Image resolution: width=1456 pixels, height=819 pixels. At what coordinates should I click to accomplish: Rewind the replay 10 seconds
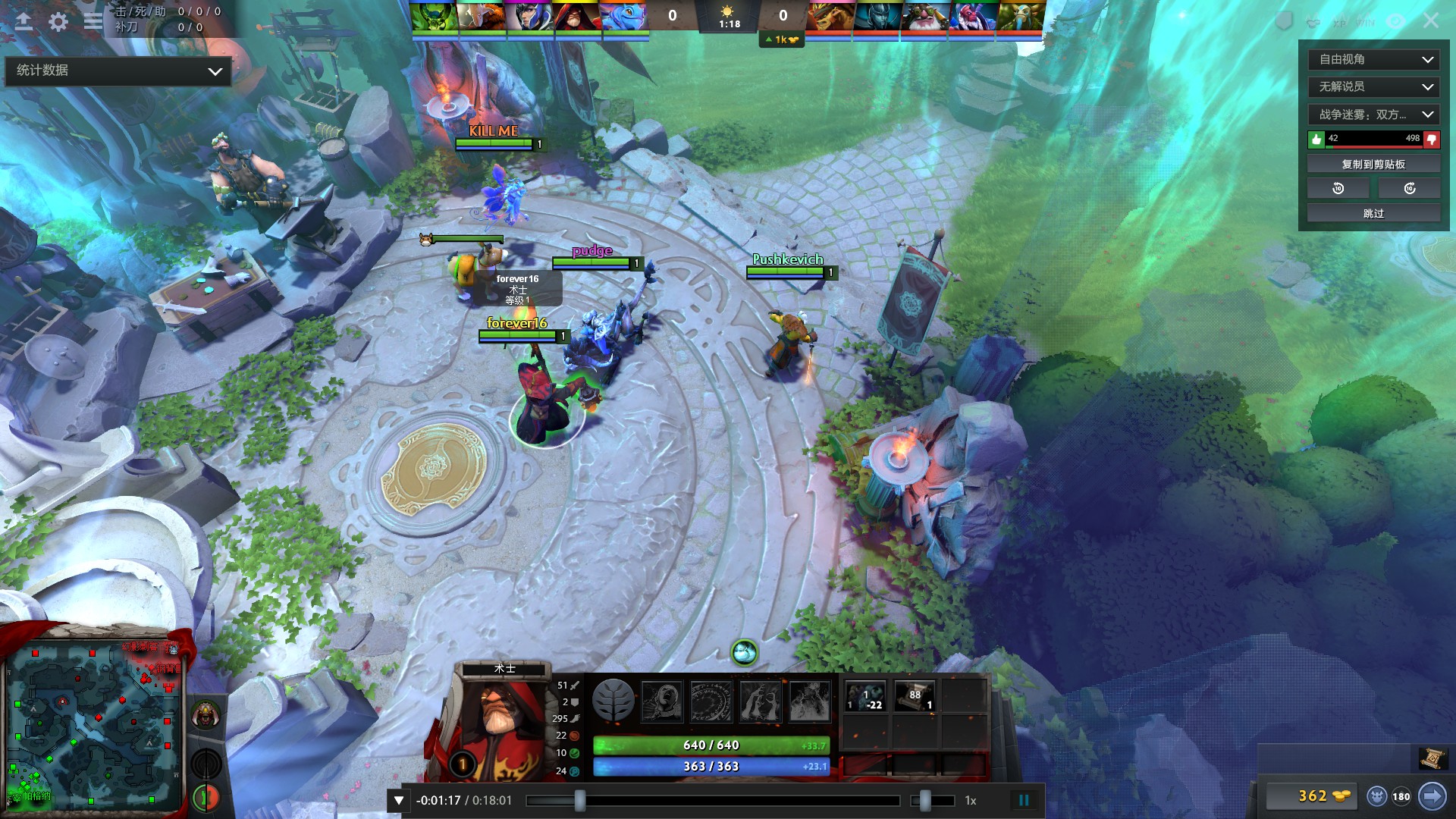click(x=1338, y=187)
